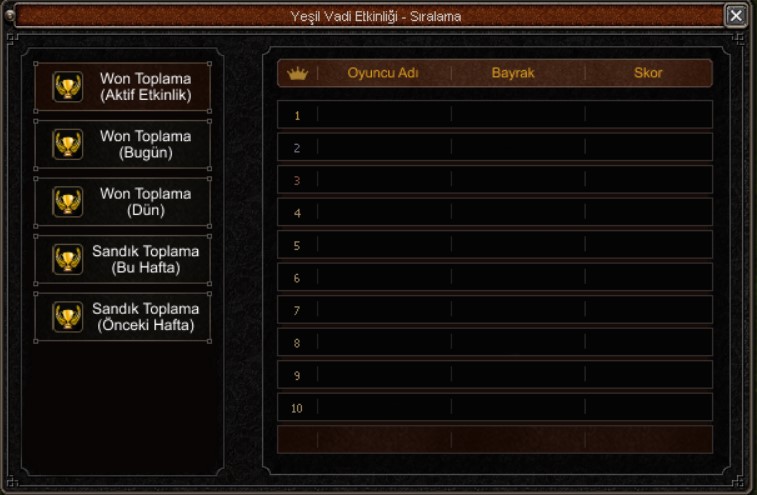Select rank 5 row in the leaderboard
This screenshot has width=757, height=495.
pos(494,245)
